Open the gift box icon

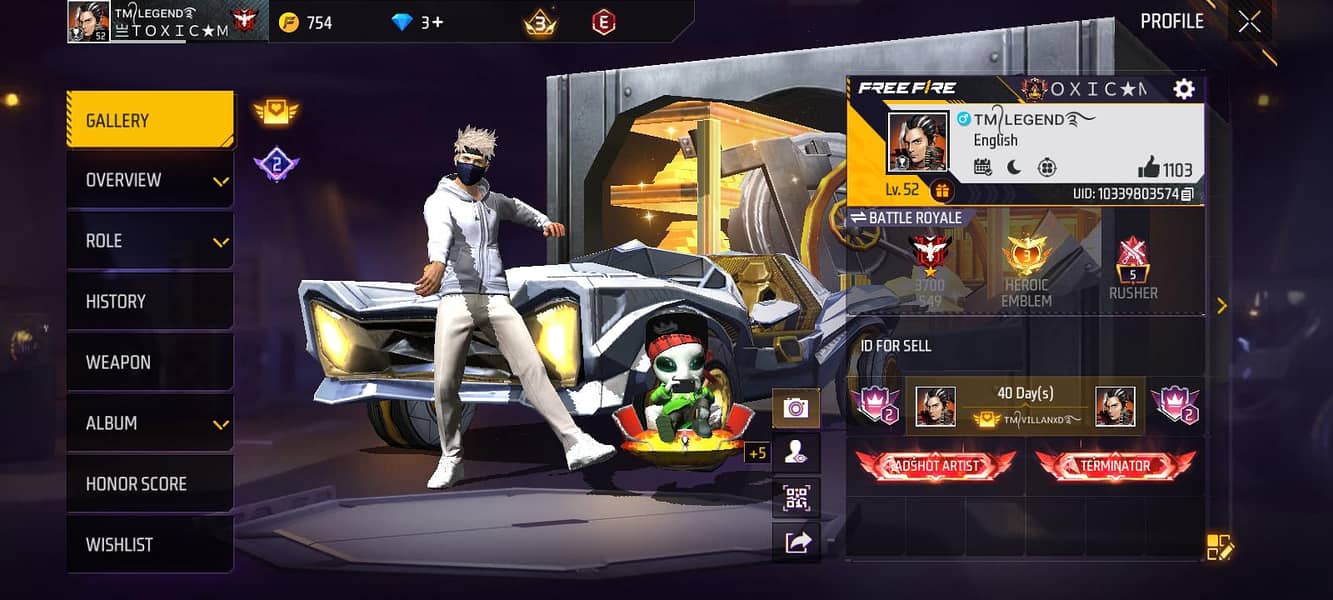[941, 190]
